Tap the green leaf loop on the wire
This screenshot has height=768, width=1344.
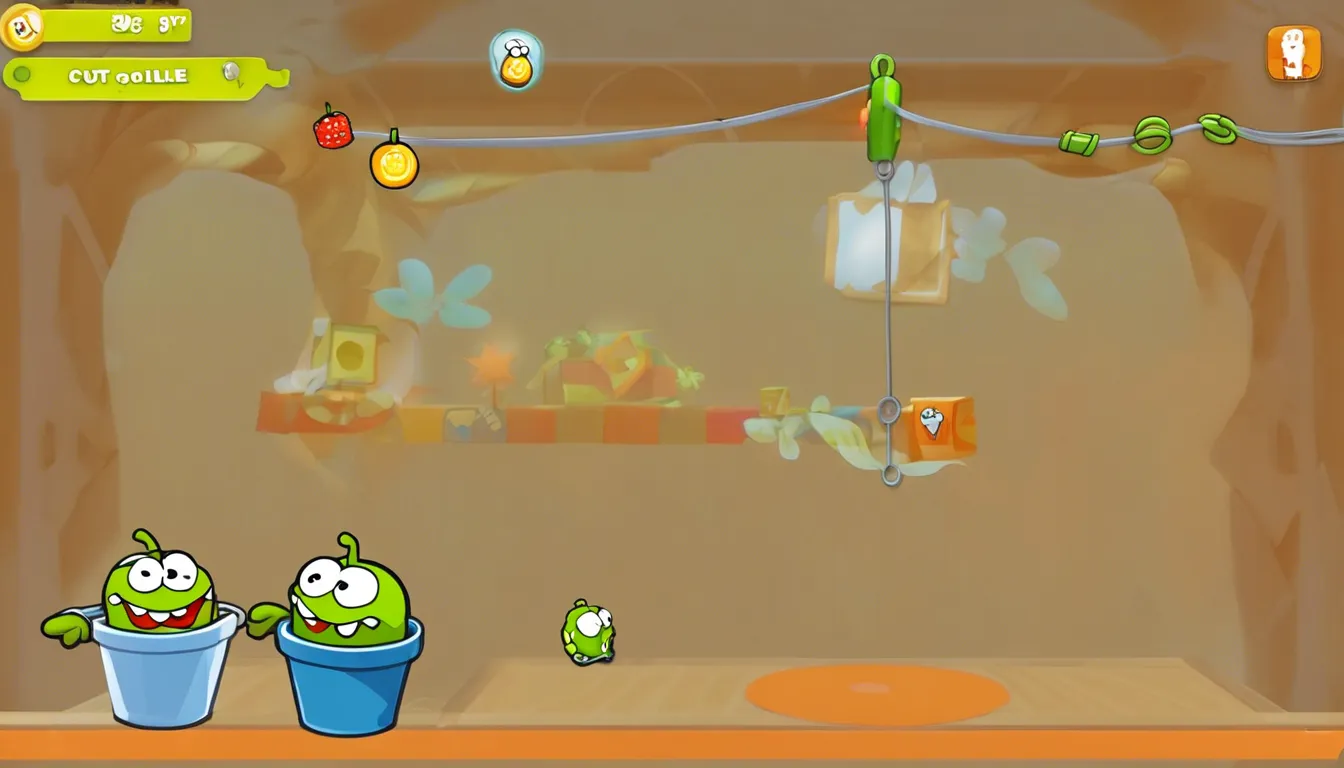[1151, 133]
